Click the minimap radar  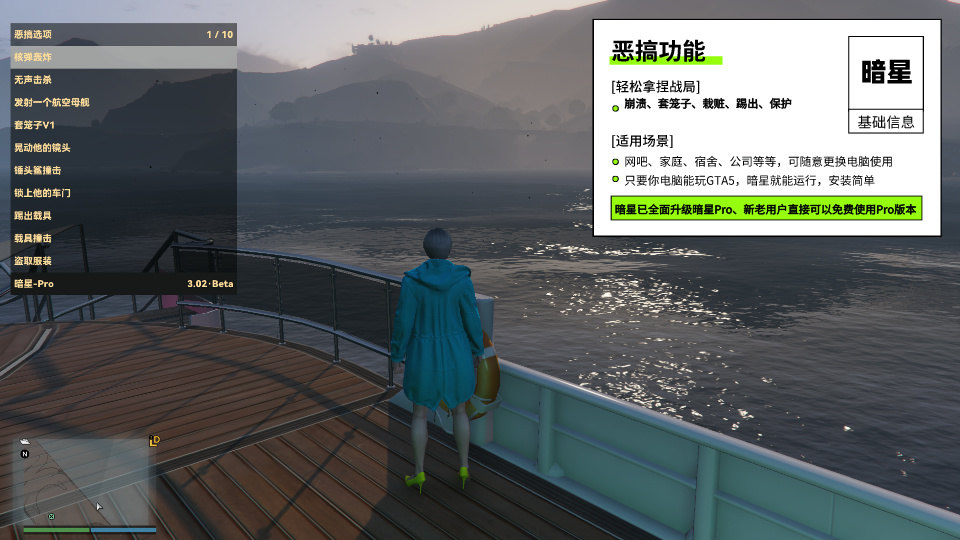(x=85, y=482)
